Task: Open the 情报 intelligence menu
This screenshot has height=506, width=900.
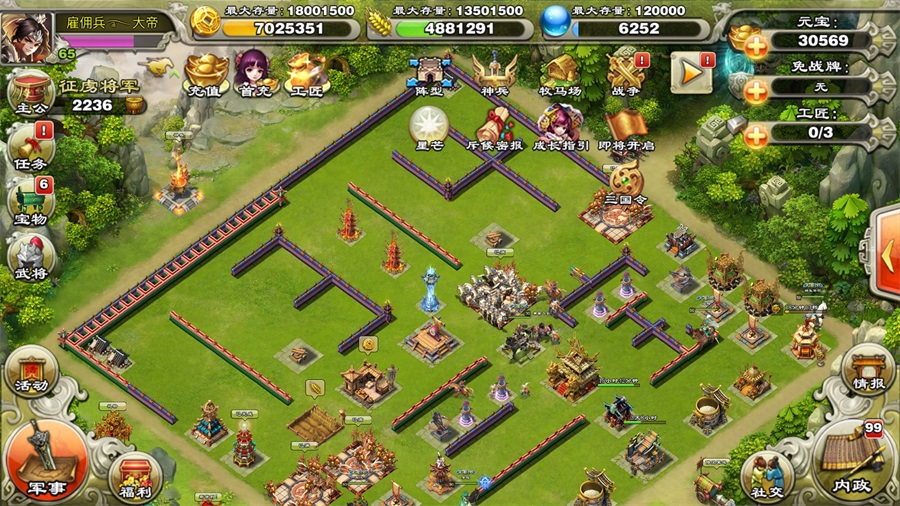Action: 866,367
